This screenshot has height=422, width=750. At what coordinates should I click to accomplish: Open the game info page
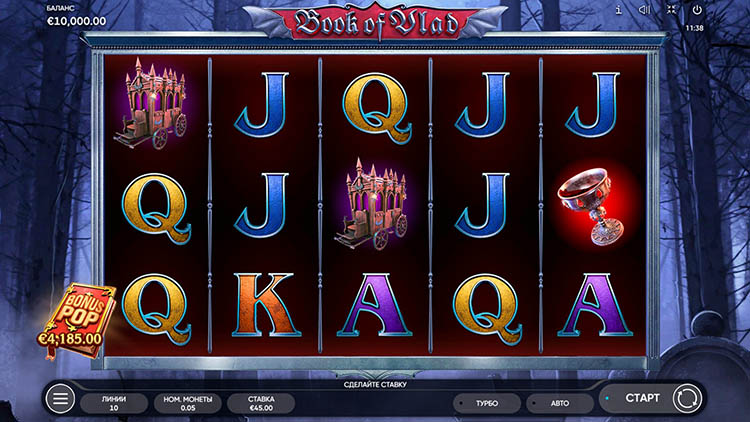(620, 11)
